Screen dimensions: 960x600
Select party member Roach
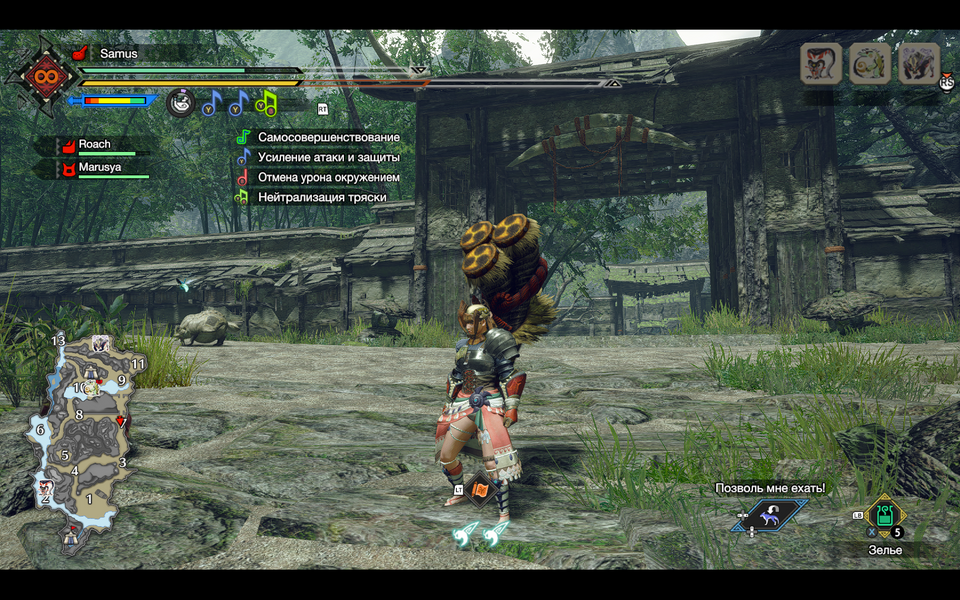coord(94,145)
